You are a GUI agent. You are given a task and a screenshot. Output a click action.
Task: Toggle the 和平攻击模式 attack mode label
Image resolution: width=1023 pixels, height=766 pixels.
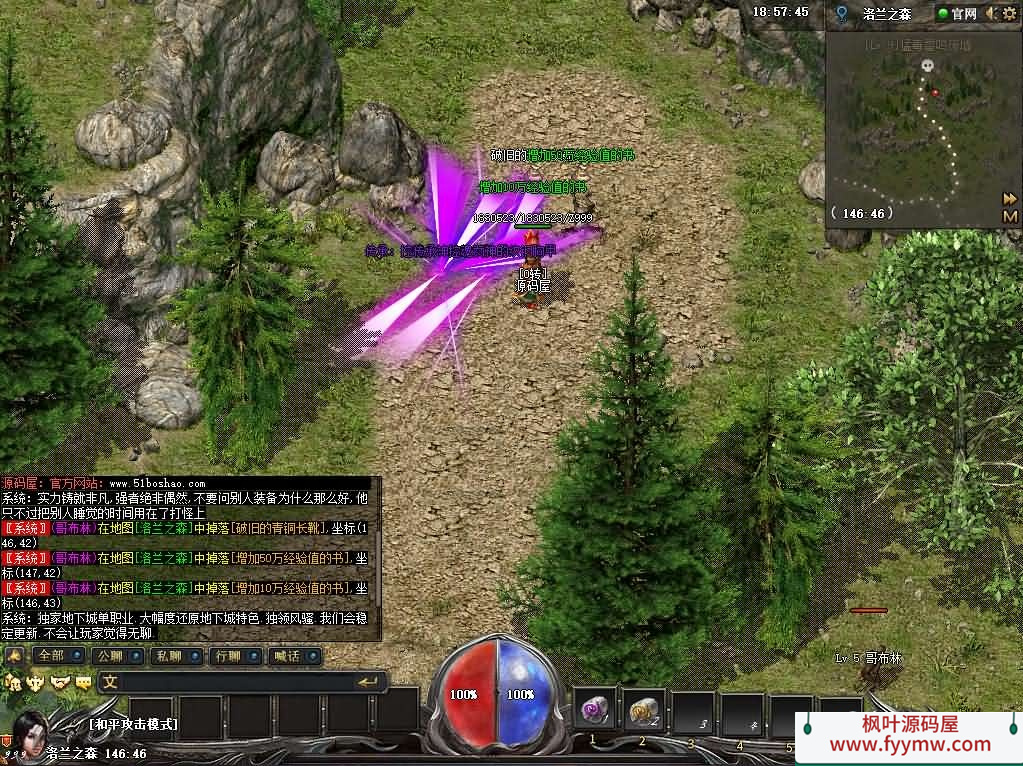[x=133, y=724]
